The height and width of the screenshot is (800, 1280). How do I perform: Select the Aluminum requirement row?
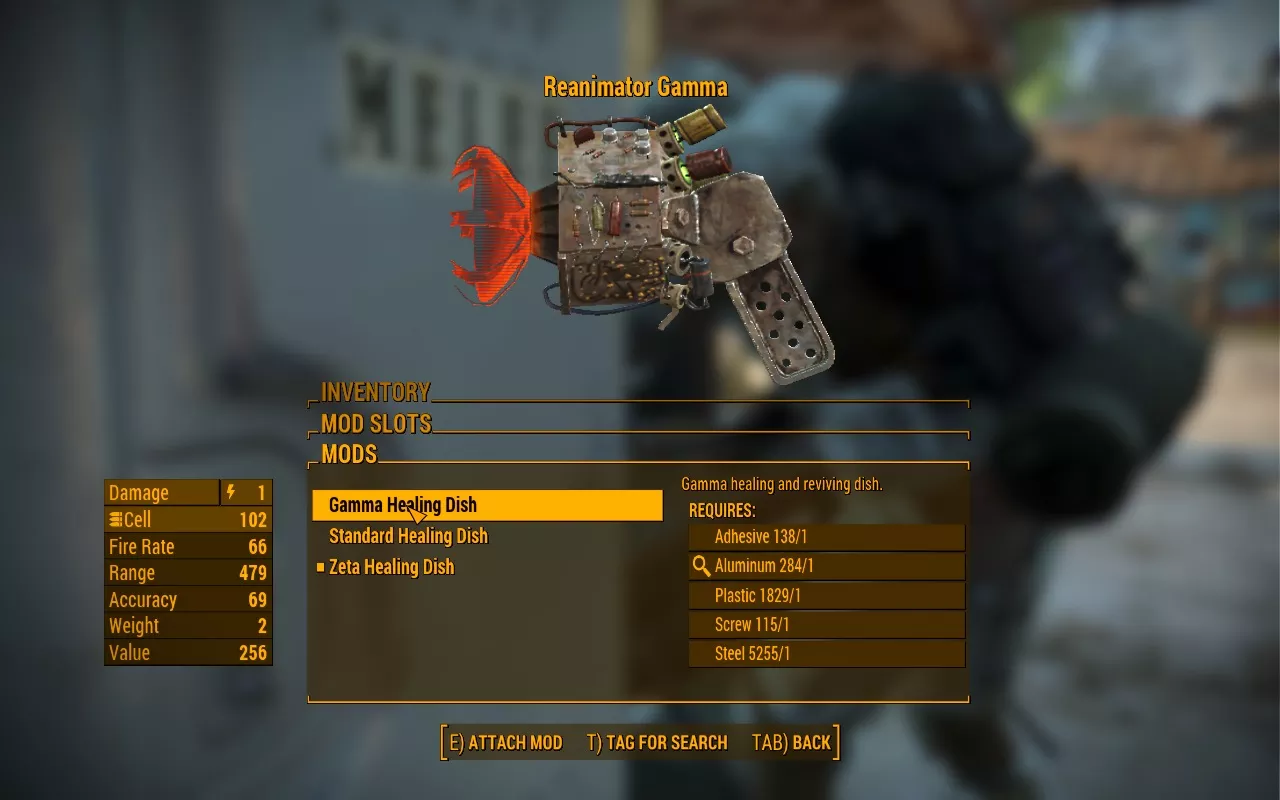826,566
